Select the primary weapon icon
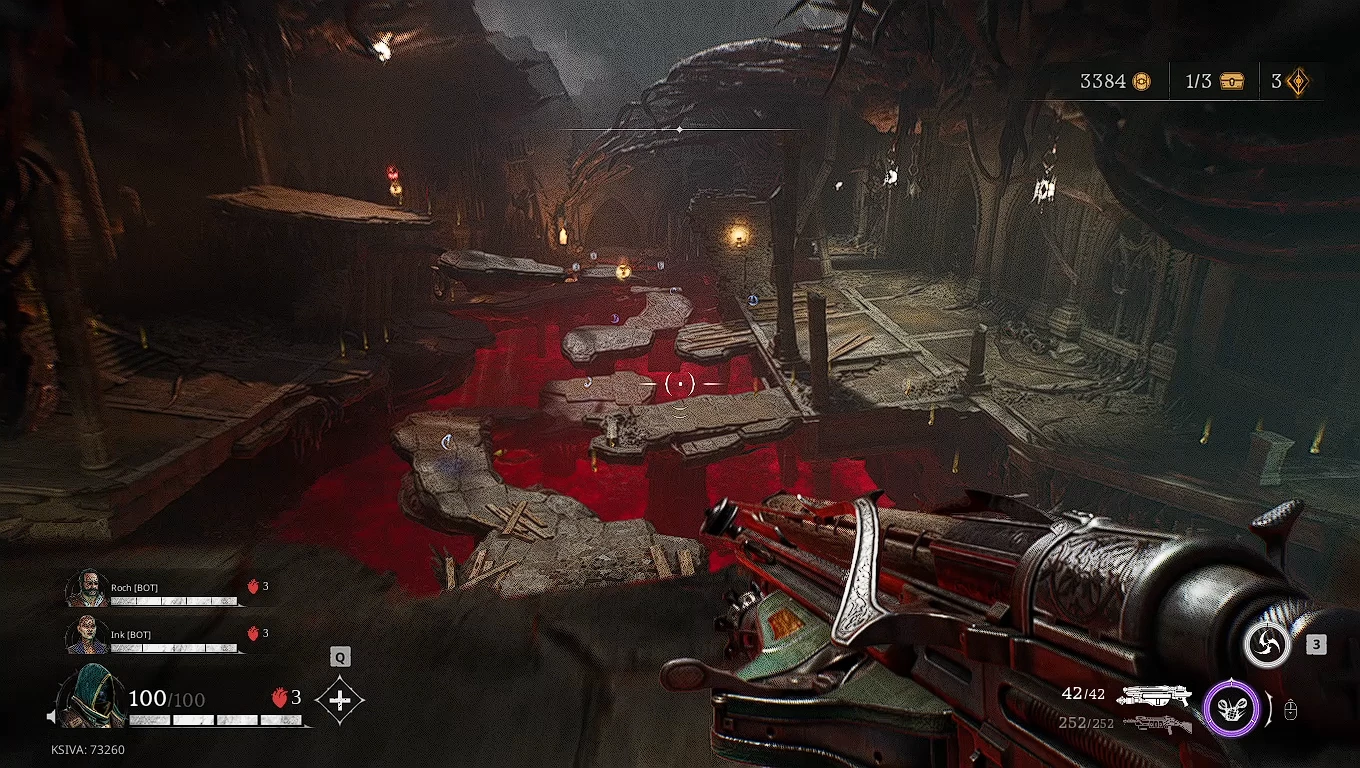This screenshot has width=1360, height=768. [1154, 694]
